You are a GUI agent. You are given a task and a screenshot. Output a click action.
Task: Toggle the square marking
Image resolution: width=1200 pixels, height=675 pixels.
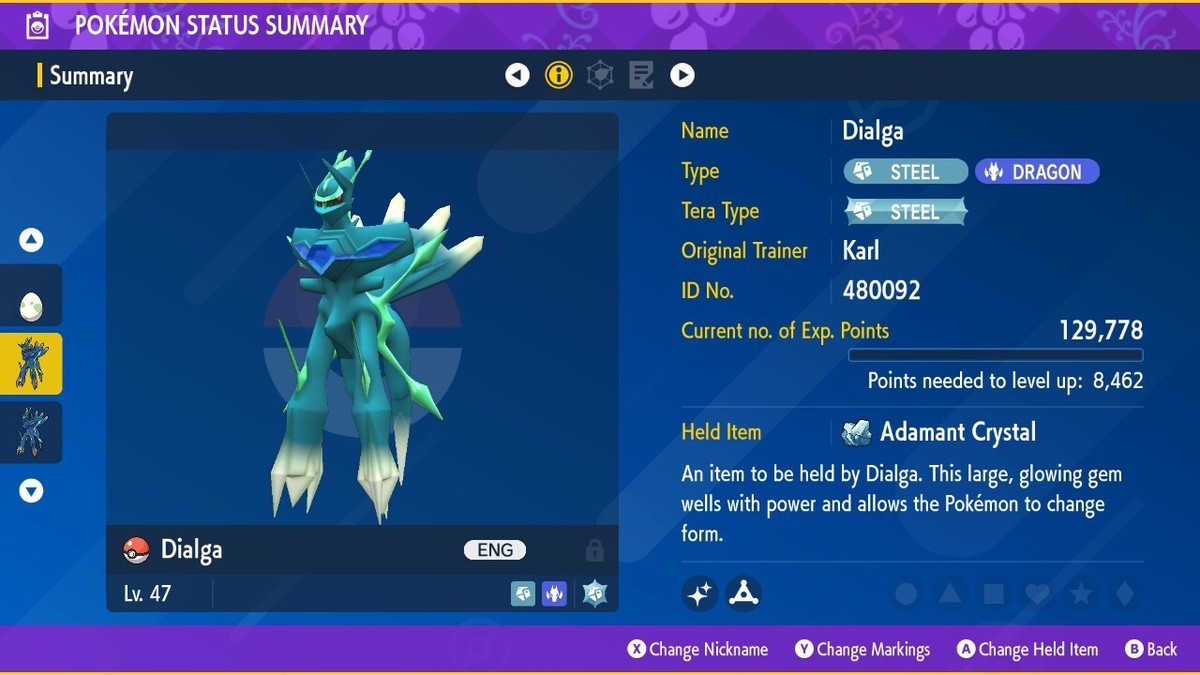pyautogui.click(x=993, y=595)
